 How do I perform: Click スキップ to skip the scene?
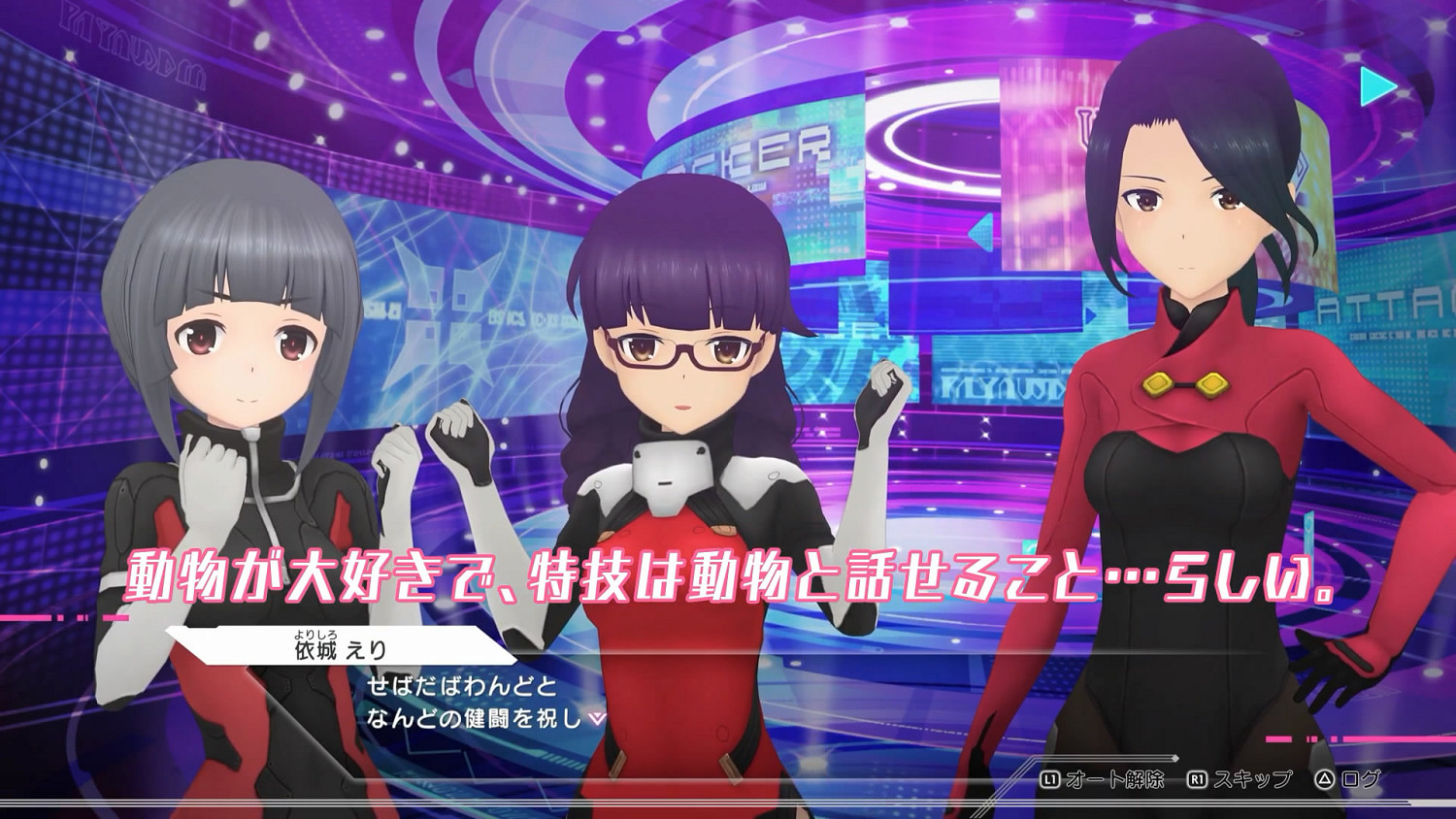[1252, 779]
